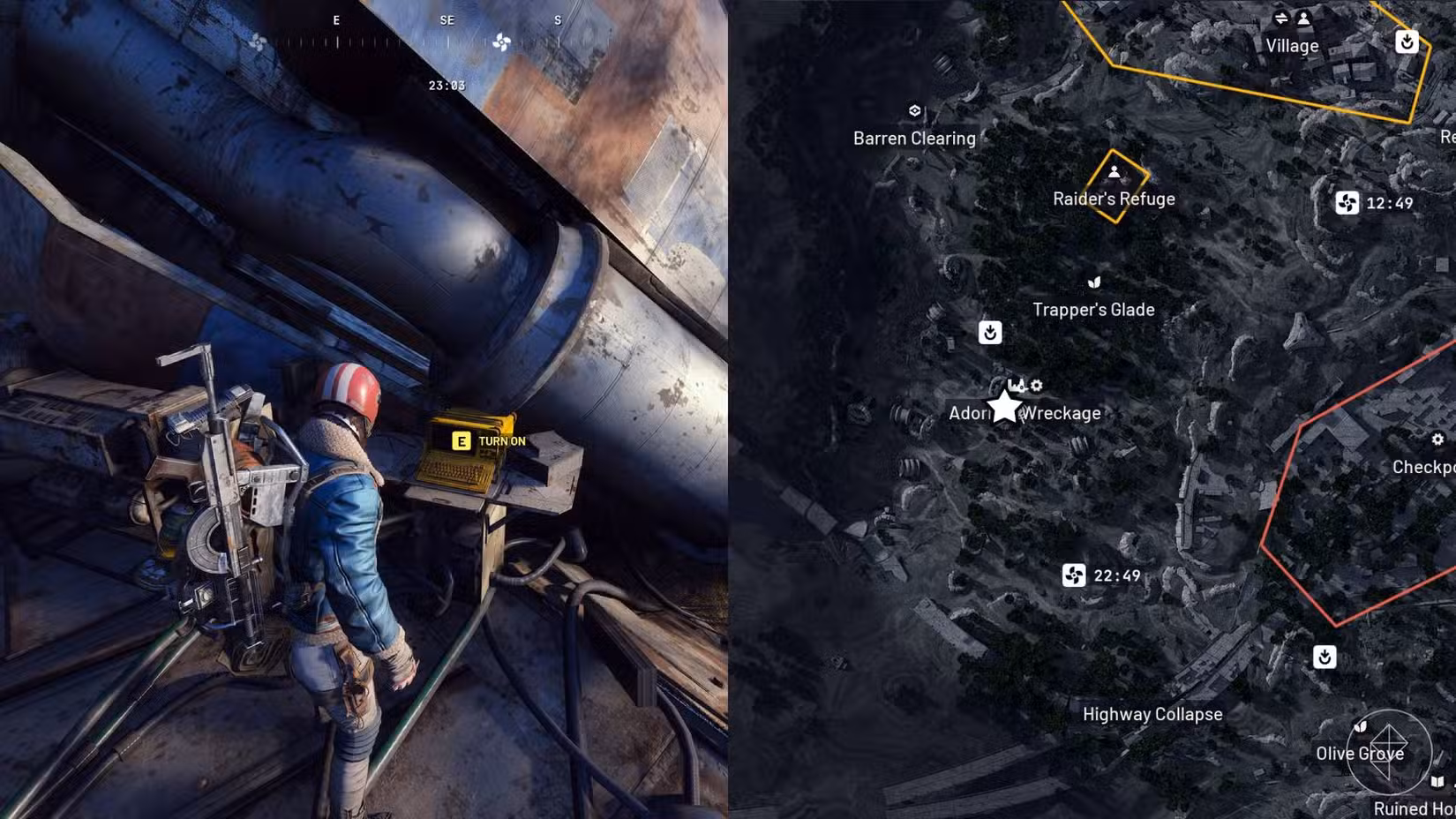Click the Trapper's Glade label
The image size is (1456, 819).
(x=1094, y=309)
